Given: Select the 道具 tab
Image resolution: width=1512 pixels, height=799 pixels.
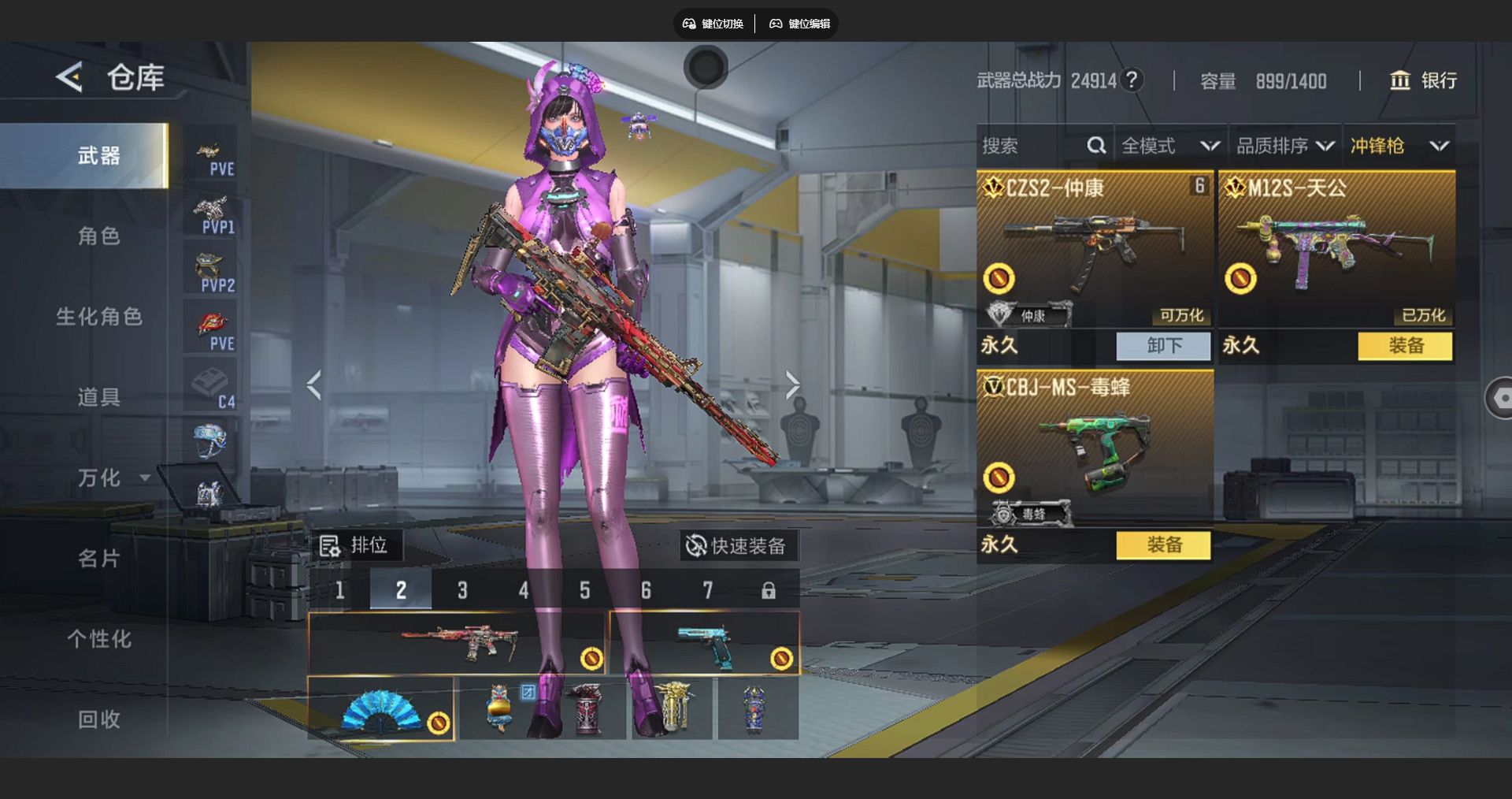Looking at the screenshot, I should point(98,397).
